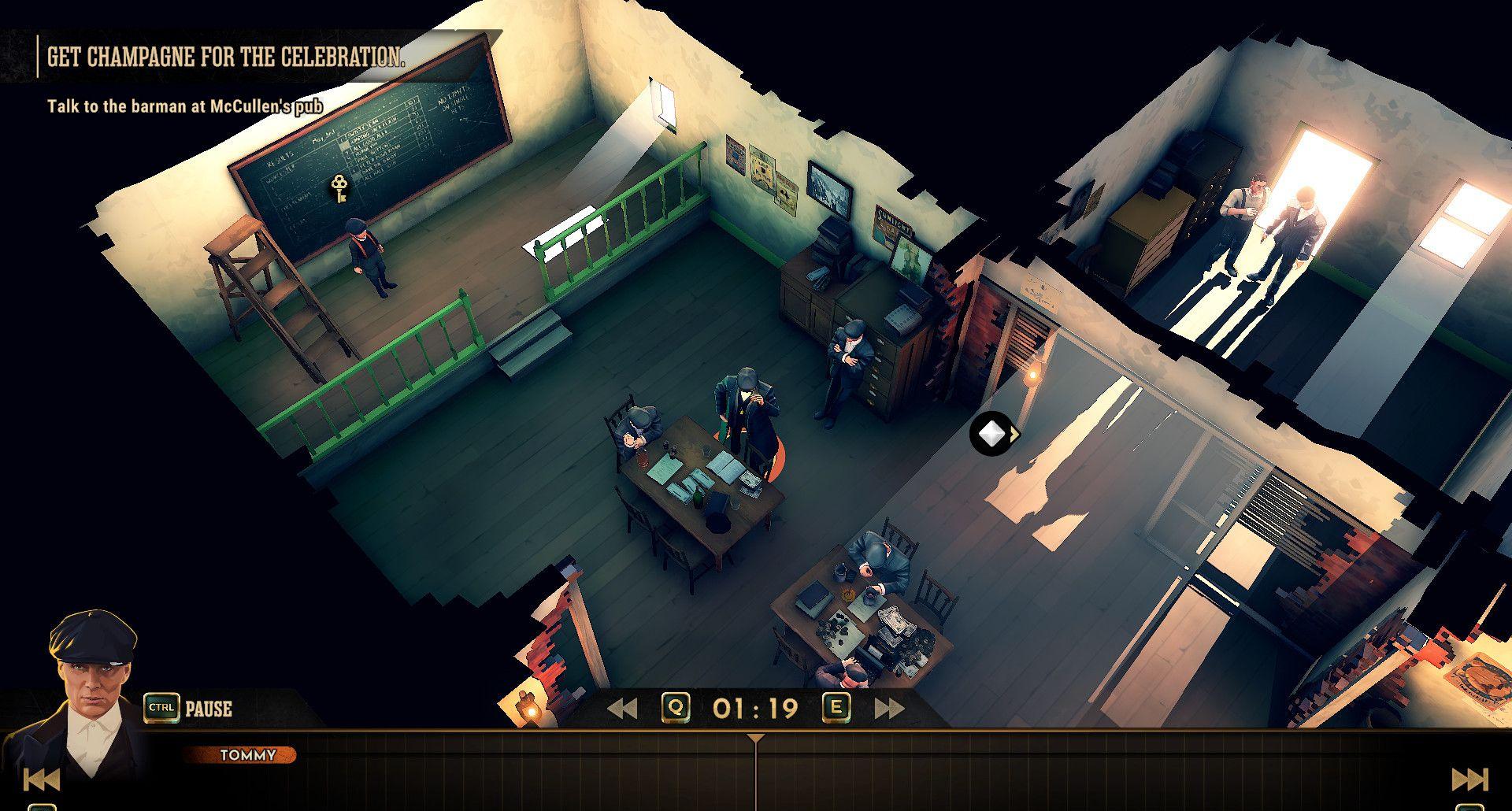The image size is (1512, 811).
Task: Fast-forward time with the double-right arrows
Action: (x=889, y=709)
